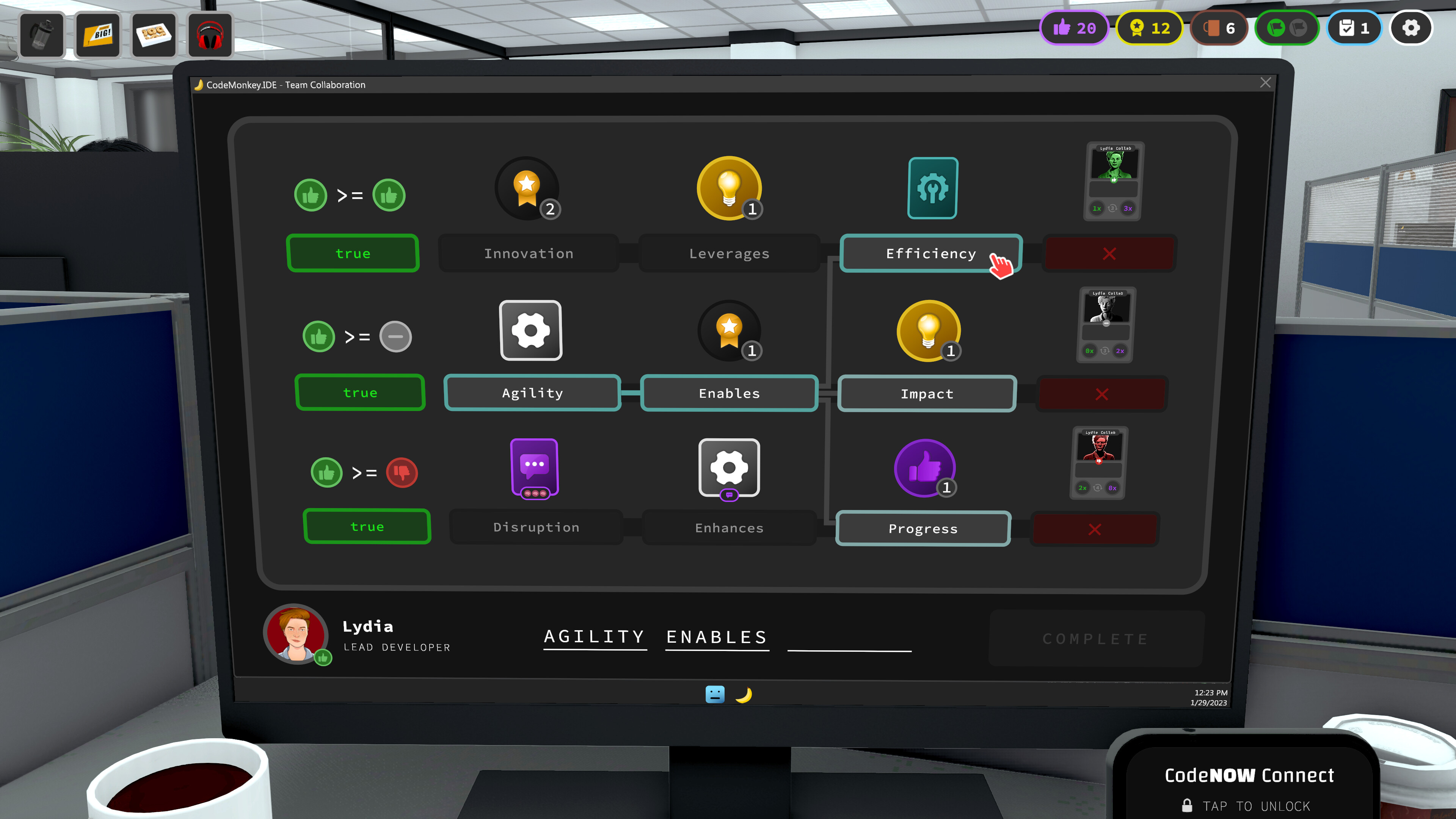This screenshot has height=819, width=1456.
Task: Open the settings gear in top-right corner
Action: (x=1410, y=28)
